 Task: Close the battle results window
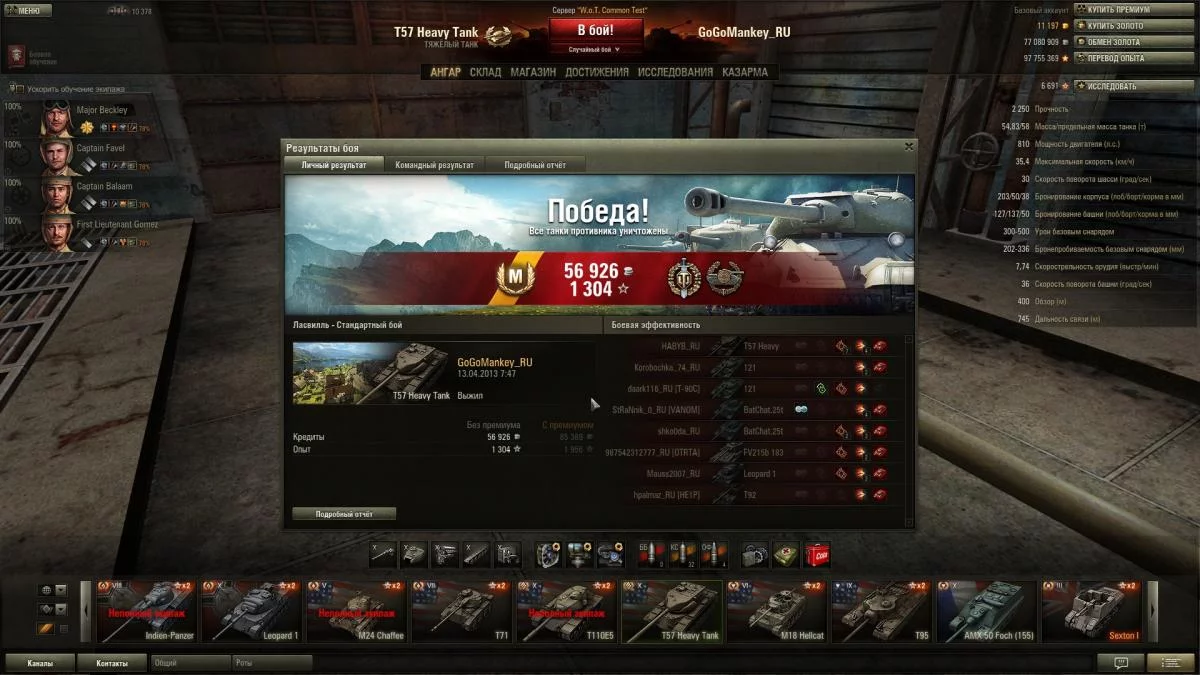click(x=908, y=147)
